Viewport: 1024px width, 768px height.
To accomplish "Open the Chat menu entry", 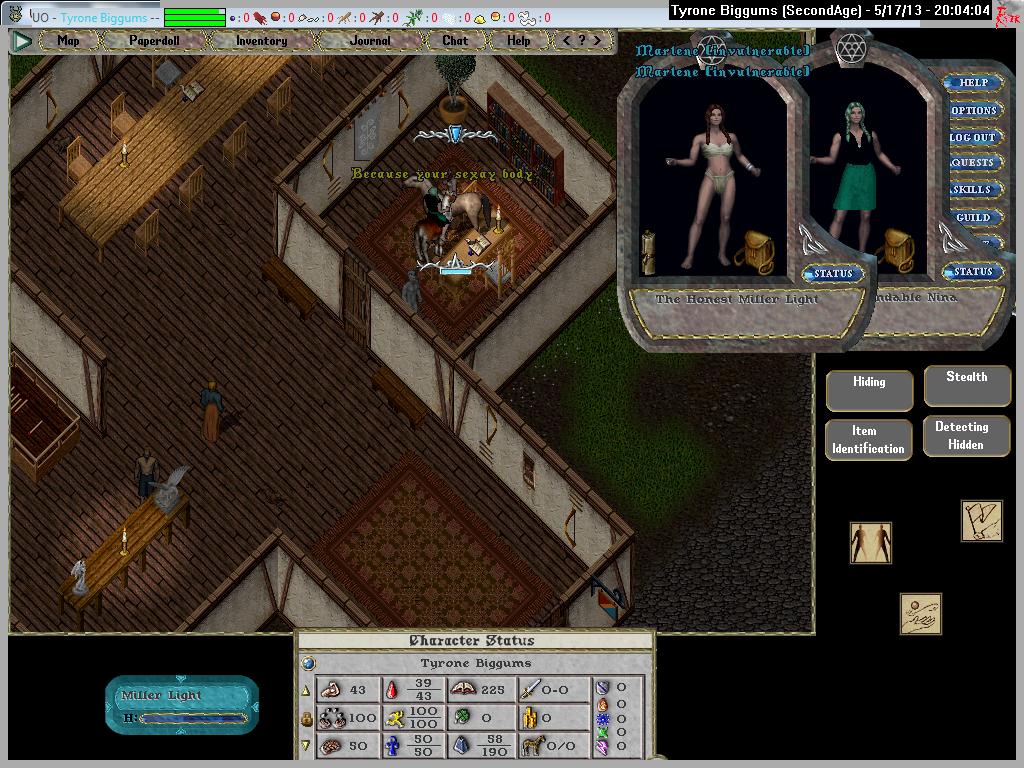I will click(454, 41).
